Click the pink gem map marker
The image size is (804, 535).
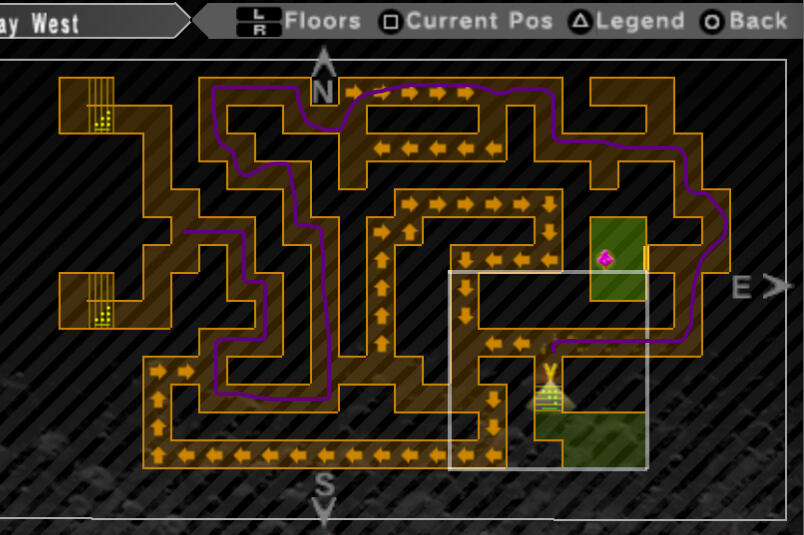(x=605, y=259)
